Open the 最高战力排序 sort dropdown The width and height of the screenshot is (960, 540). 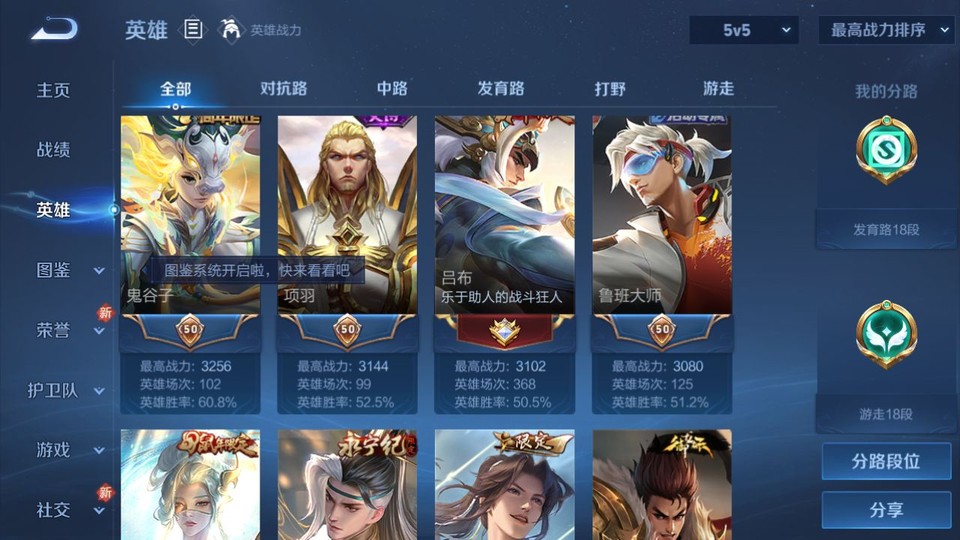click(x=885, y=30)
